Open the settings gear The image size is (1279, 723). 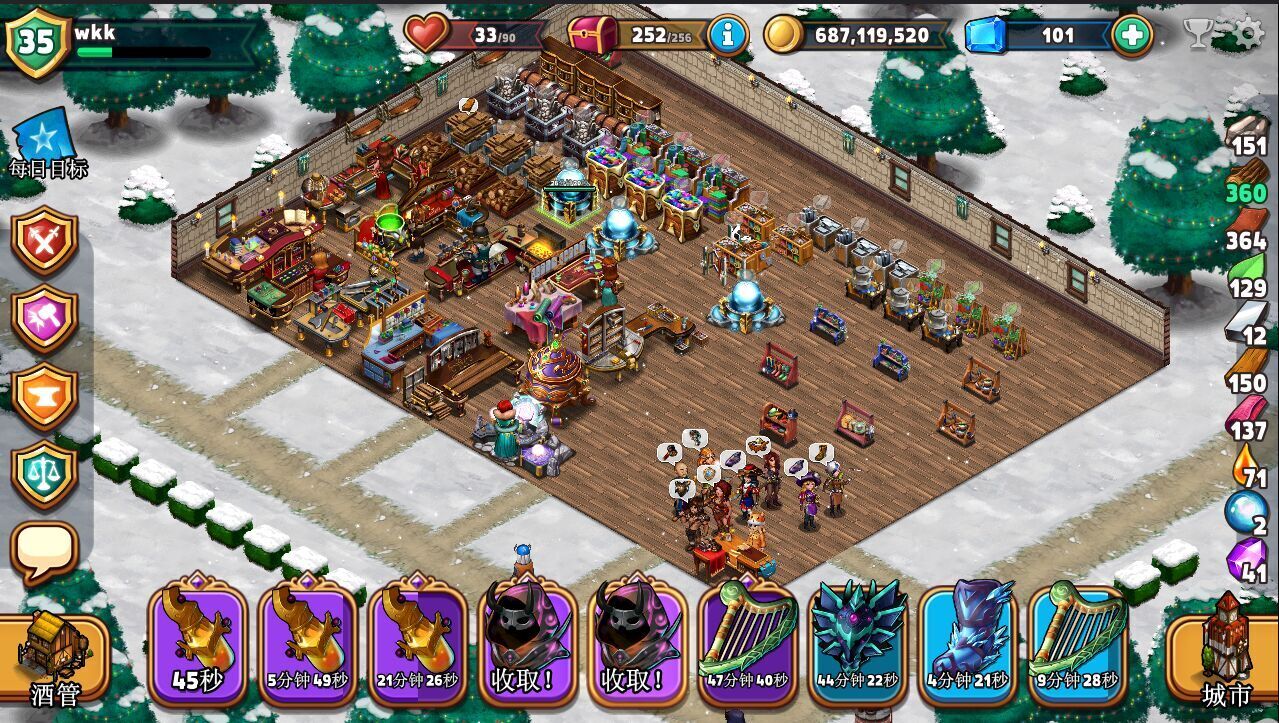pos(1247,34)
